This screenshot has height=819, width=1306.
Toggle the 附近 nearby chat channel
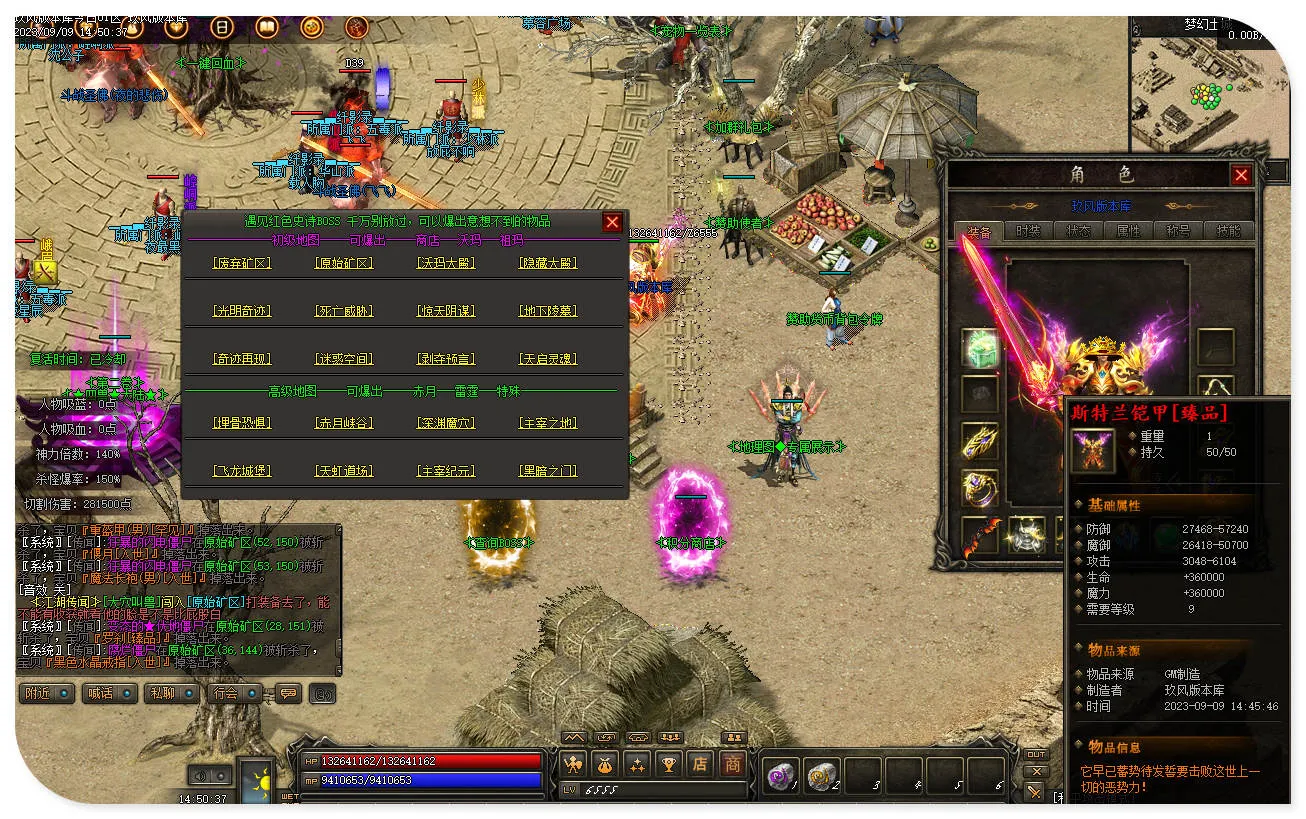pos(47,693)
